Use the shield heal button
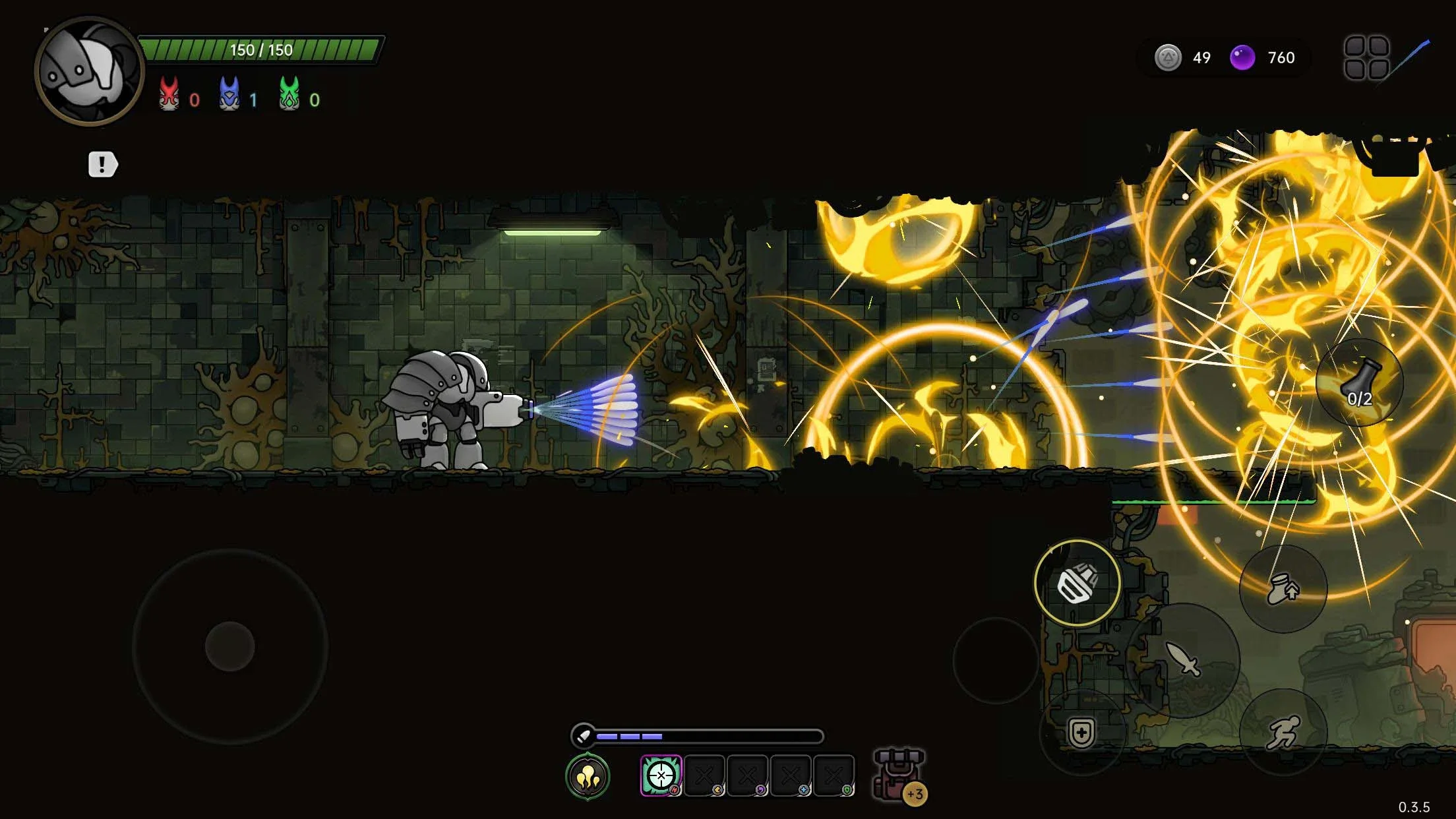 pos(1081,733)
